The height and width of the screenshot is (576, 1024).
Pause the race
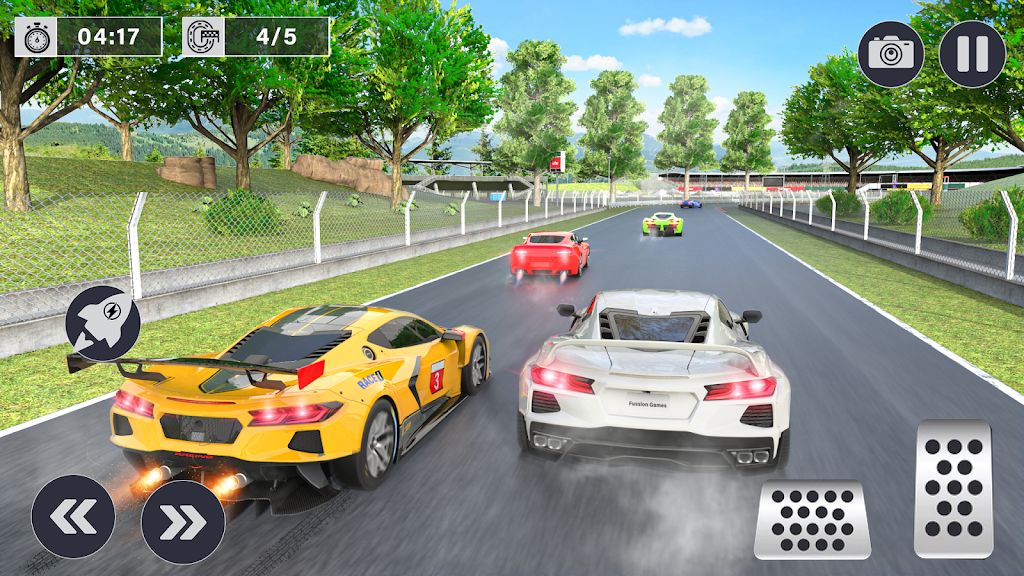click(x=972, y=54)
